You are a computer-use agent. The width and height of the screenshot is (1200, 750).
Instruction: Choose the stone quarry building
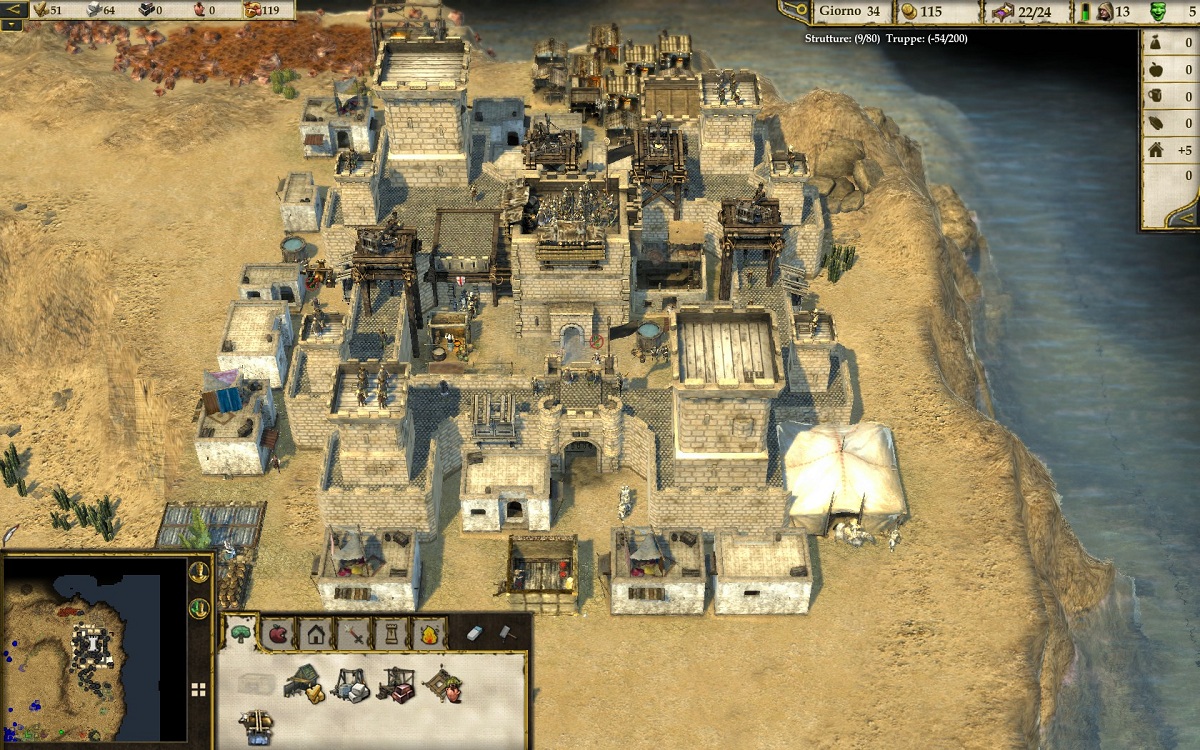[x=350, y=685]
